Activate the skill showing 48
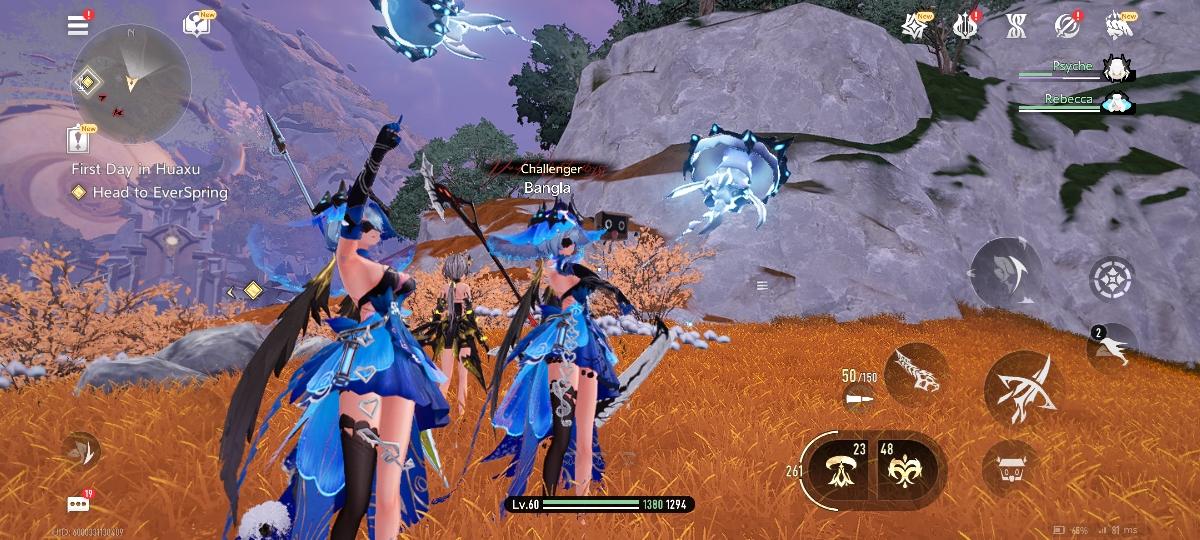Image resolution: width=1200 pixels, height=540 pixels. point(907,466)
